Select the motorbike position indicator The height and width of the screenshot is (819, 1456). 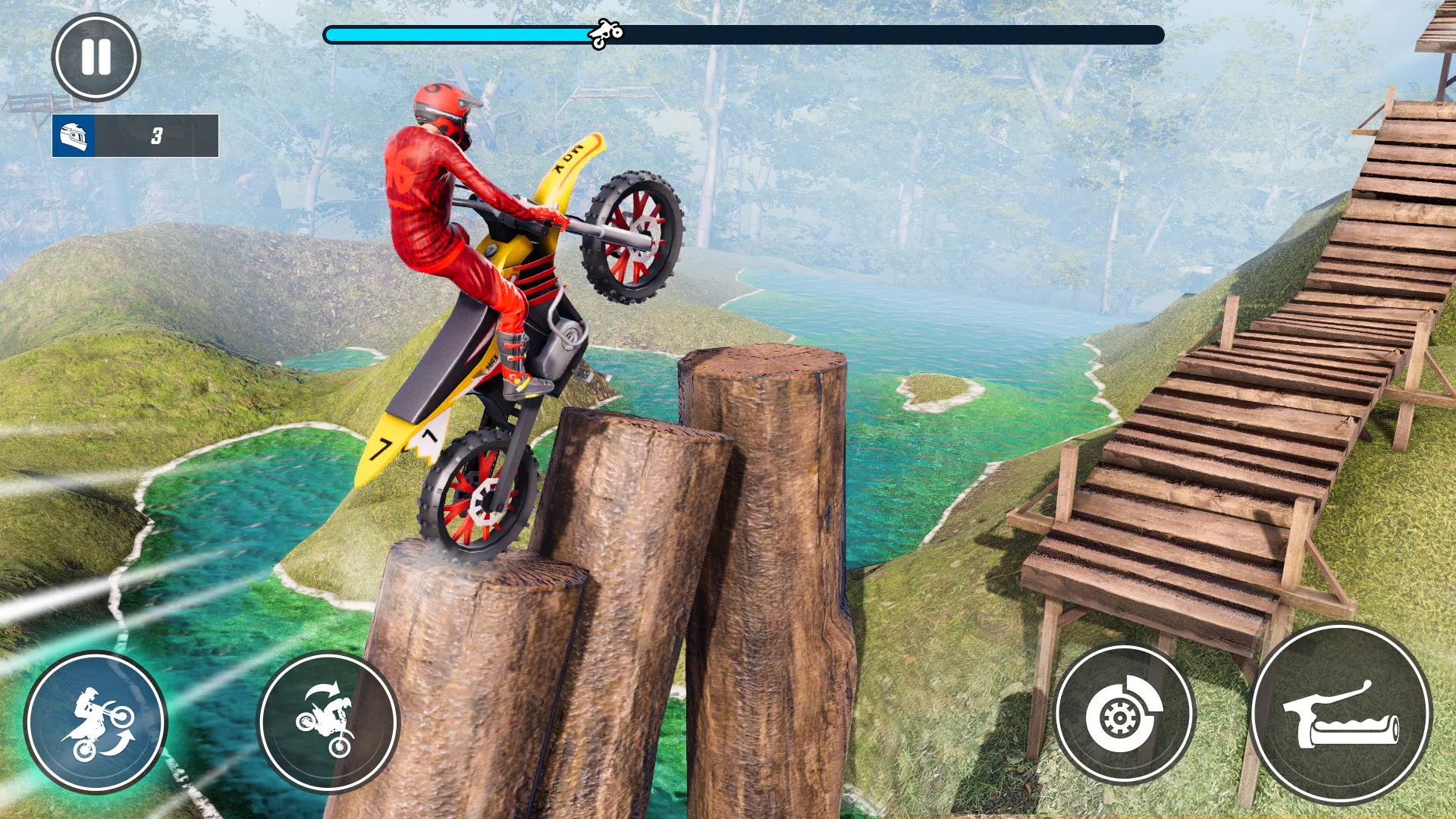(607, 33)
